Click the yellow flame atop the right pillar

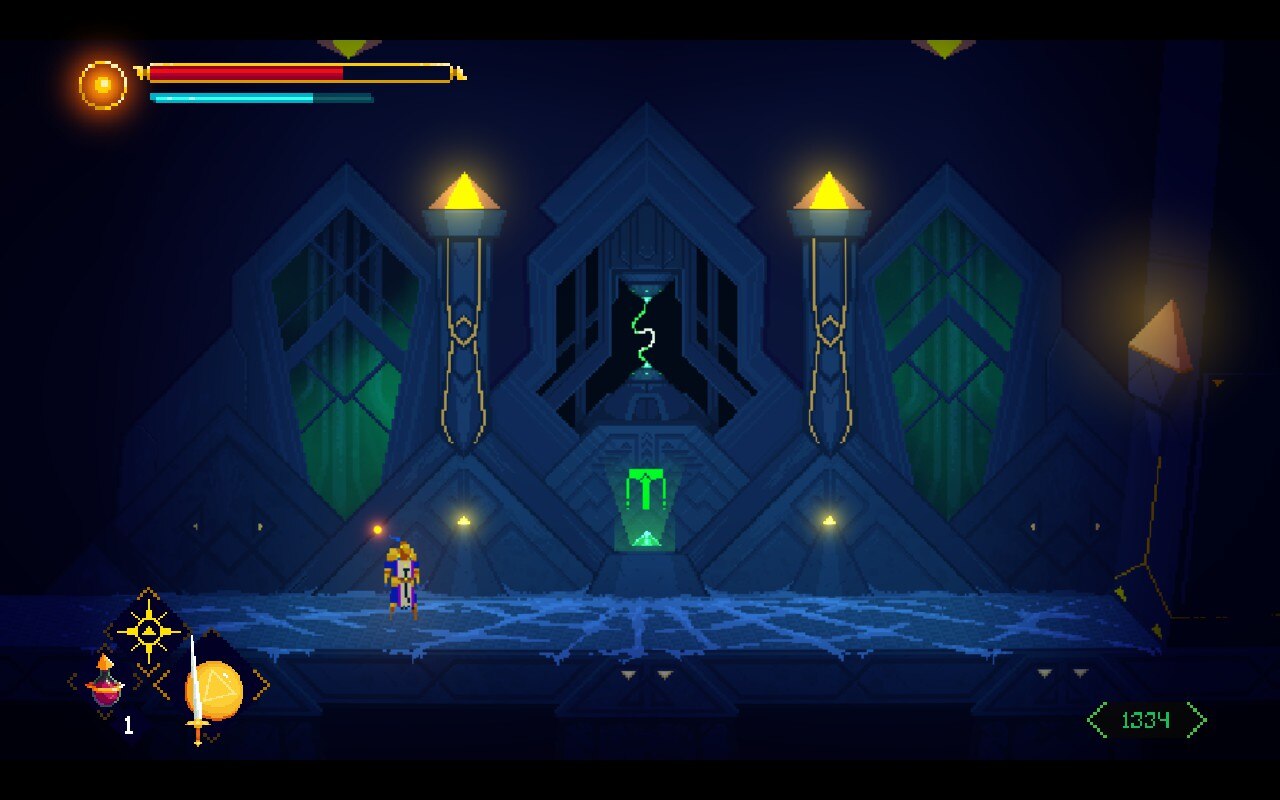coord(826,190)
